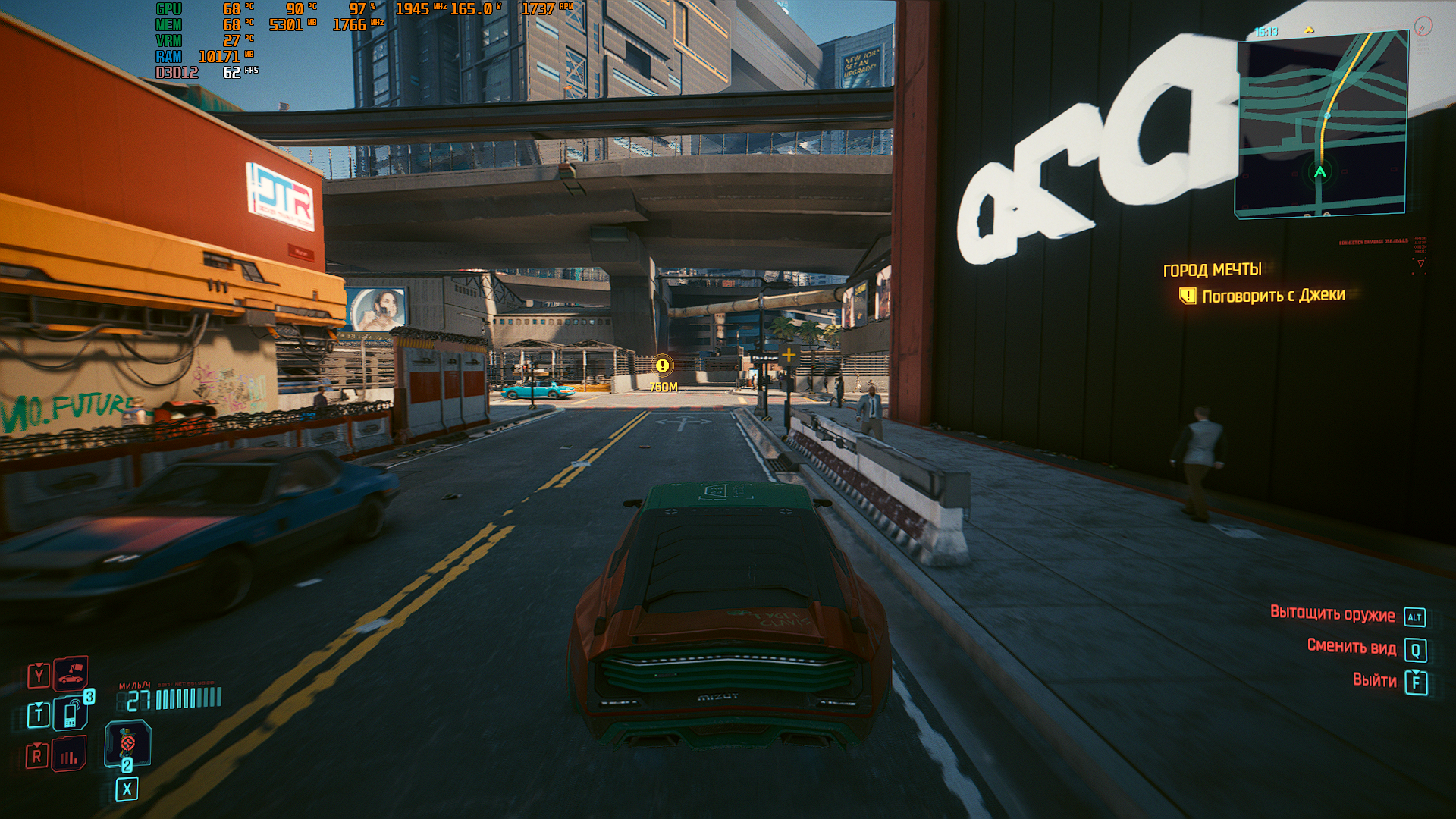Open the phone icon with 3 notifications
1456x819 pixels.
[x=71, y=714]
